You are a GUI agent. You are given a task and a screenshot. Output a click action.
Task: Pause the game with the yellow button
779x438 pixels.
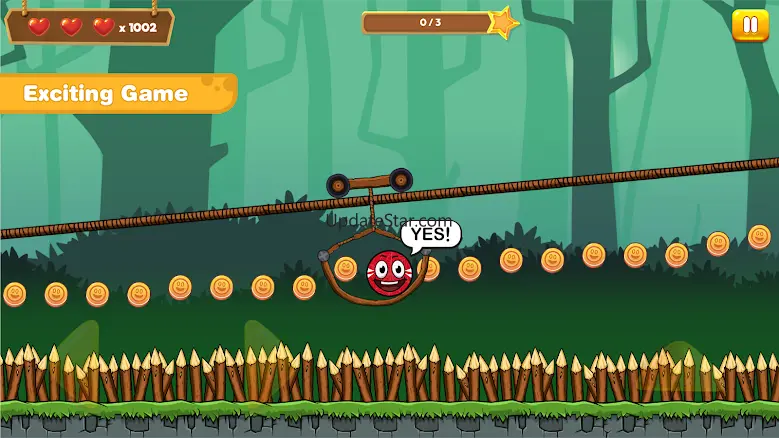point(749,26)
